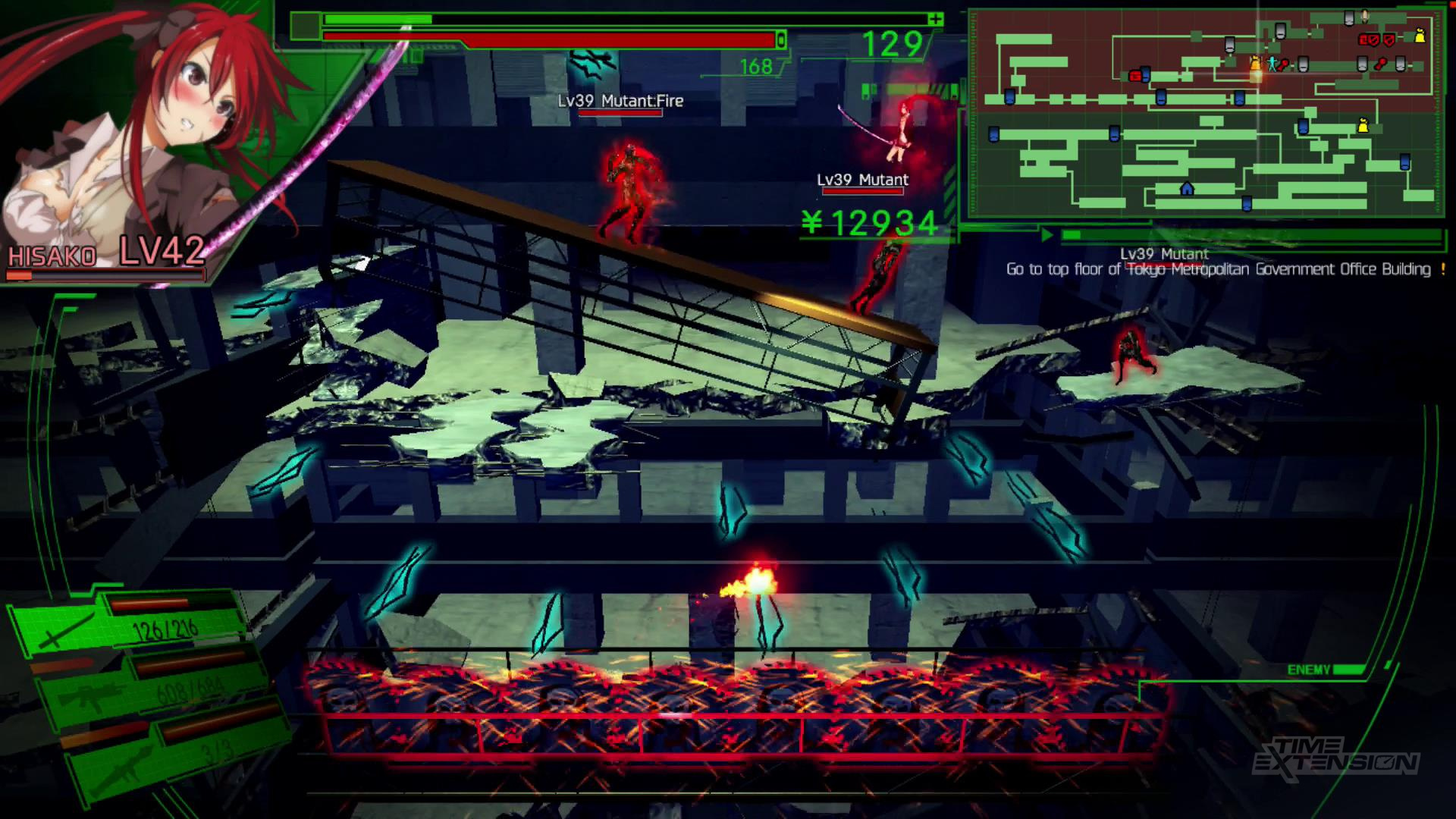Click the Time Extension watermark logo
The height and width of the screenshot is (819, 1456).
(x=1335, y=756)
